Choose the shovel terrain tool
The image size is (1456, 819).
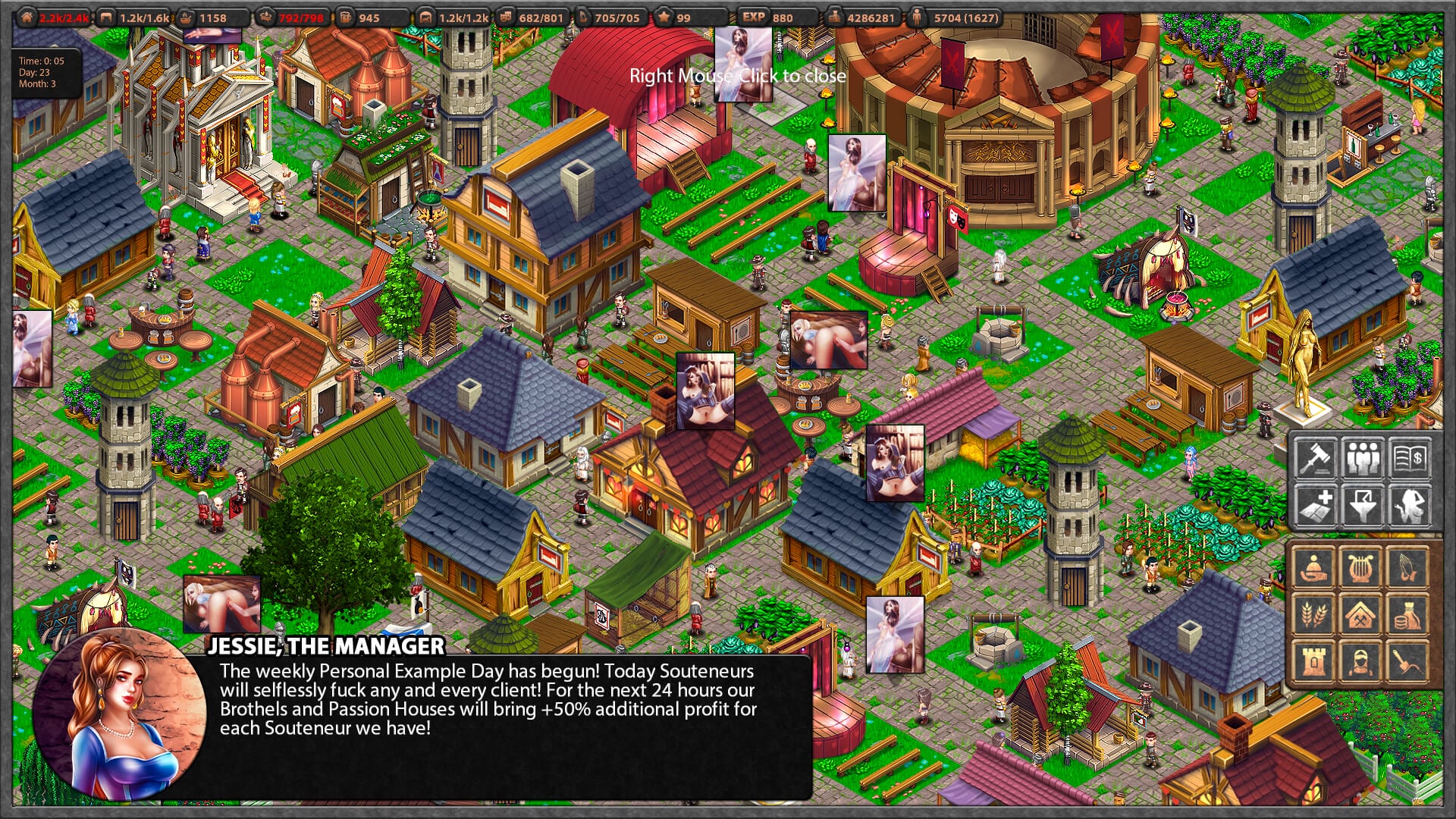[1407, 661]
